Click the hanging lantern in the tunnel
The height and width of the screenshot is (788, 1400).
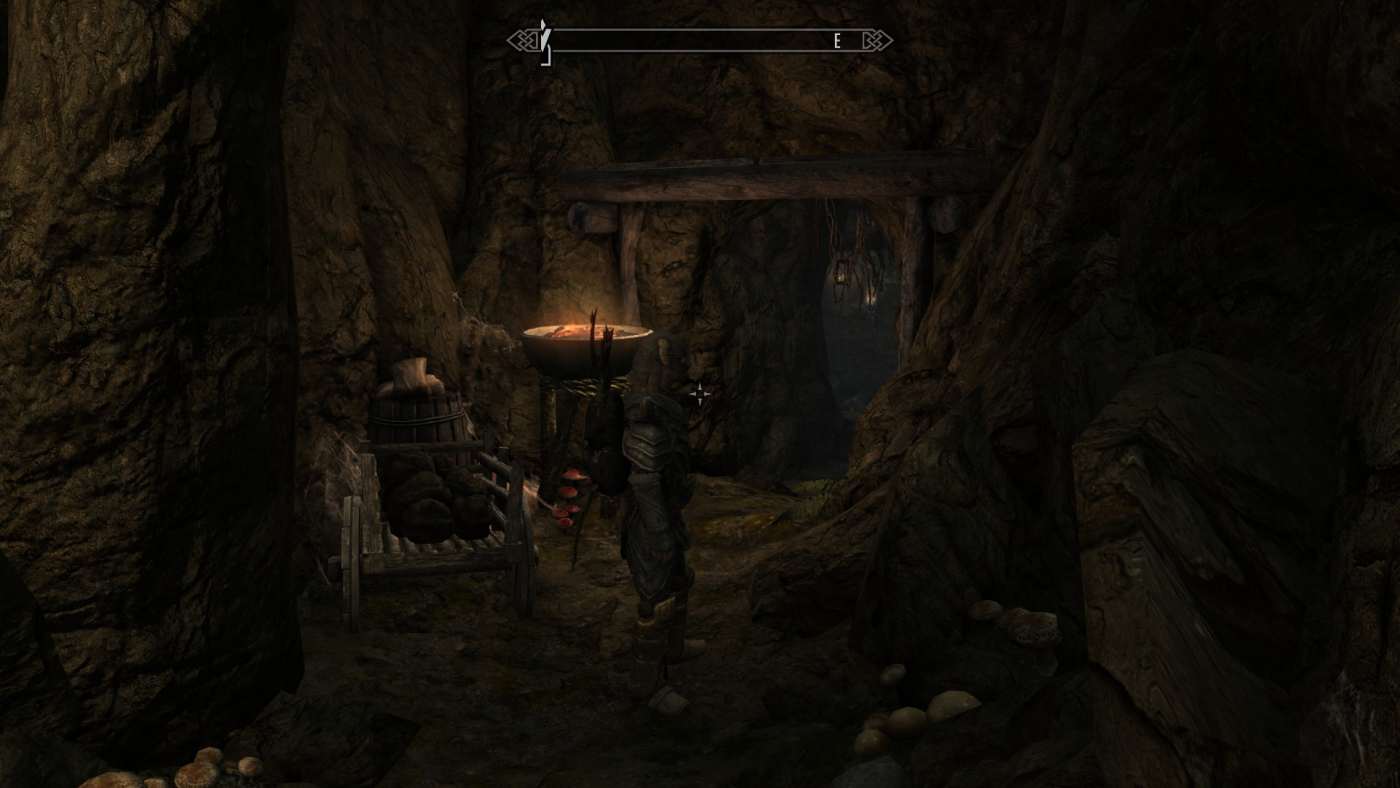840,278
